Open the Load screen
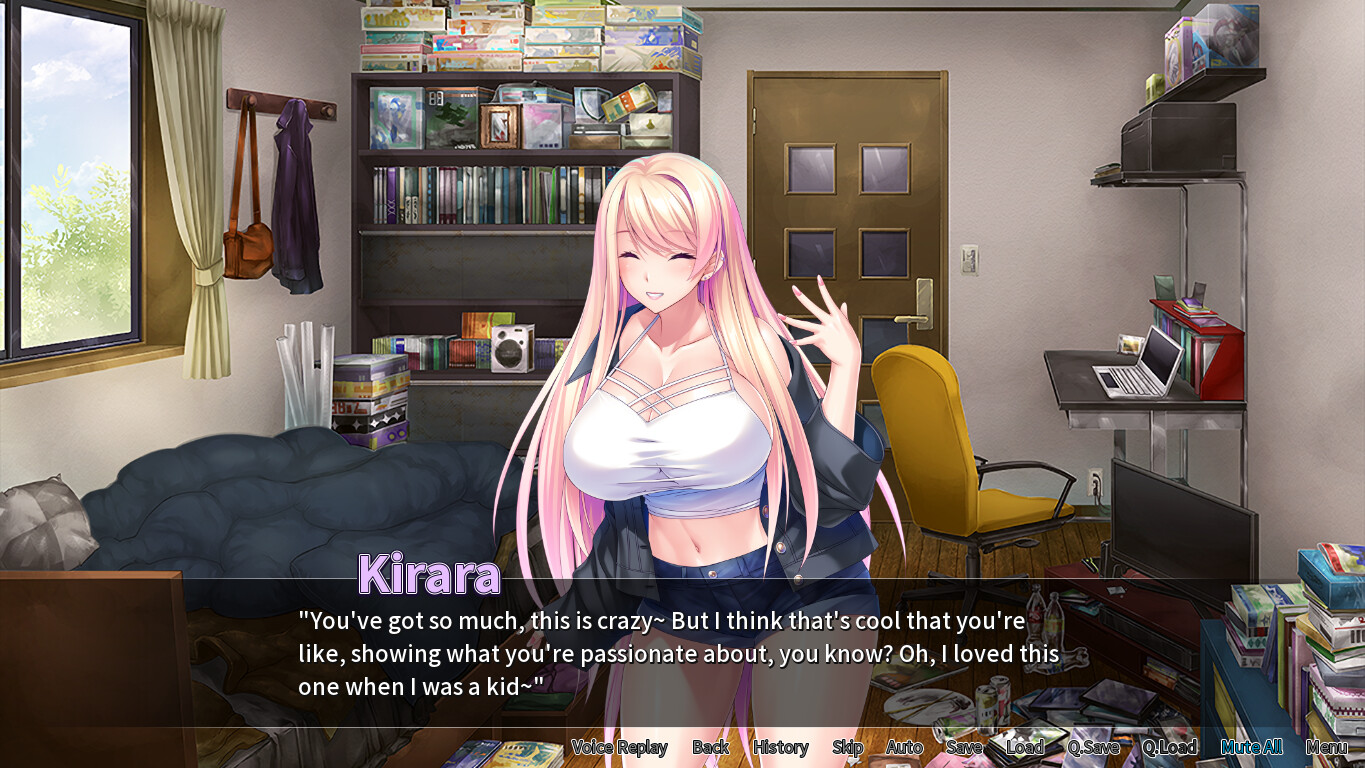 coord(1025,747)
